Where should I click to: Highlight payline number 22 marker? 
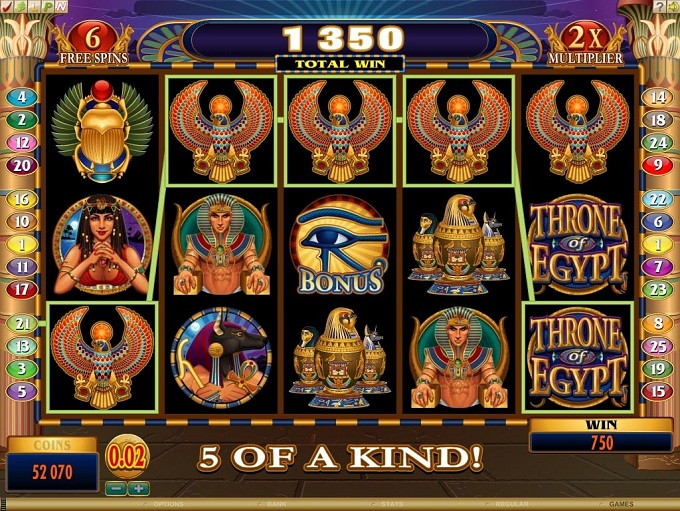[658, 199]
